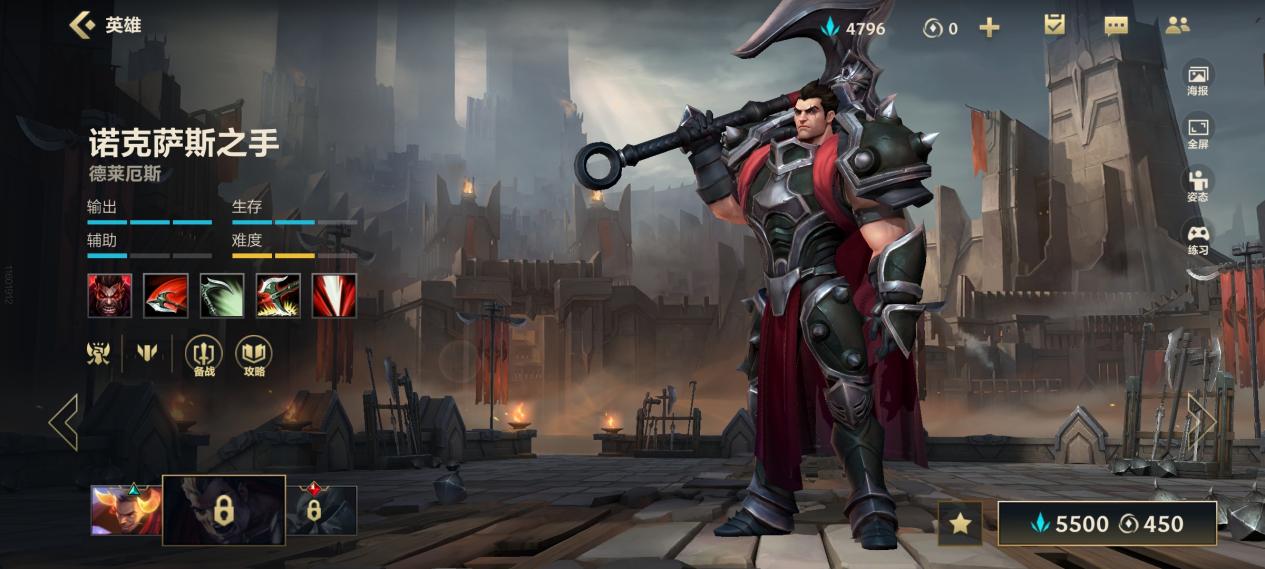Image resolution: width=1265 pixels, height=569 pixels.
Task: Buy the champion for 5500 or 450
Action: tap(1106, 523)
